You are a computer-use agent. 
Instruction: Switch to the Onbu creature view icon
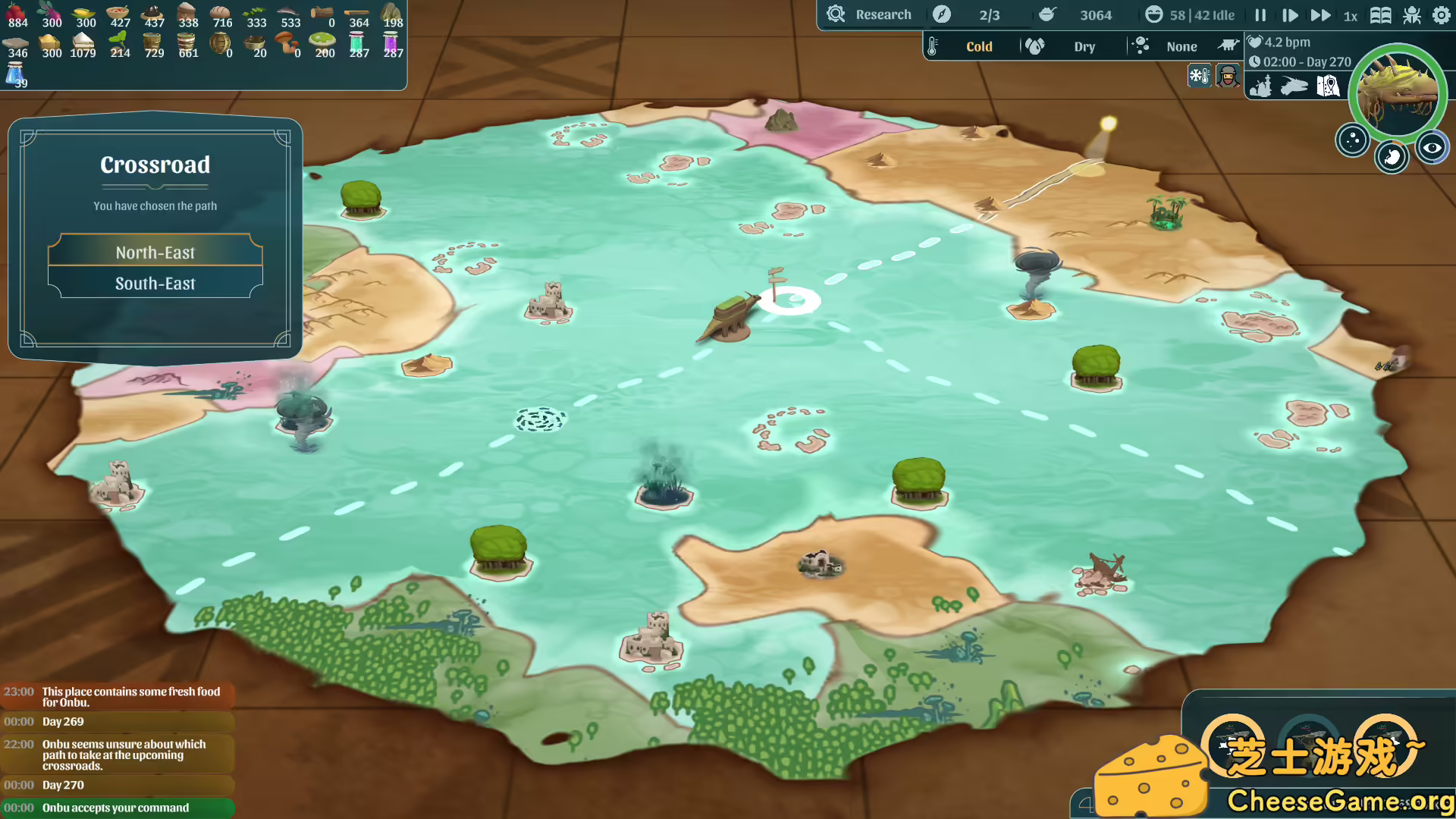point(1294,86)
